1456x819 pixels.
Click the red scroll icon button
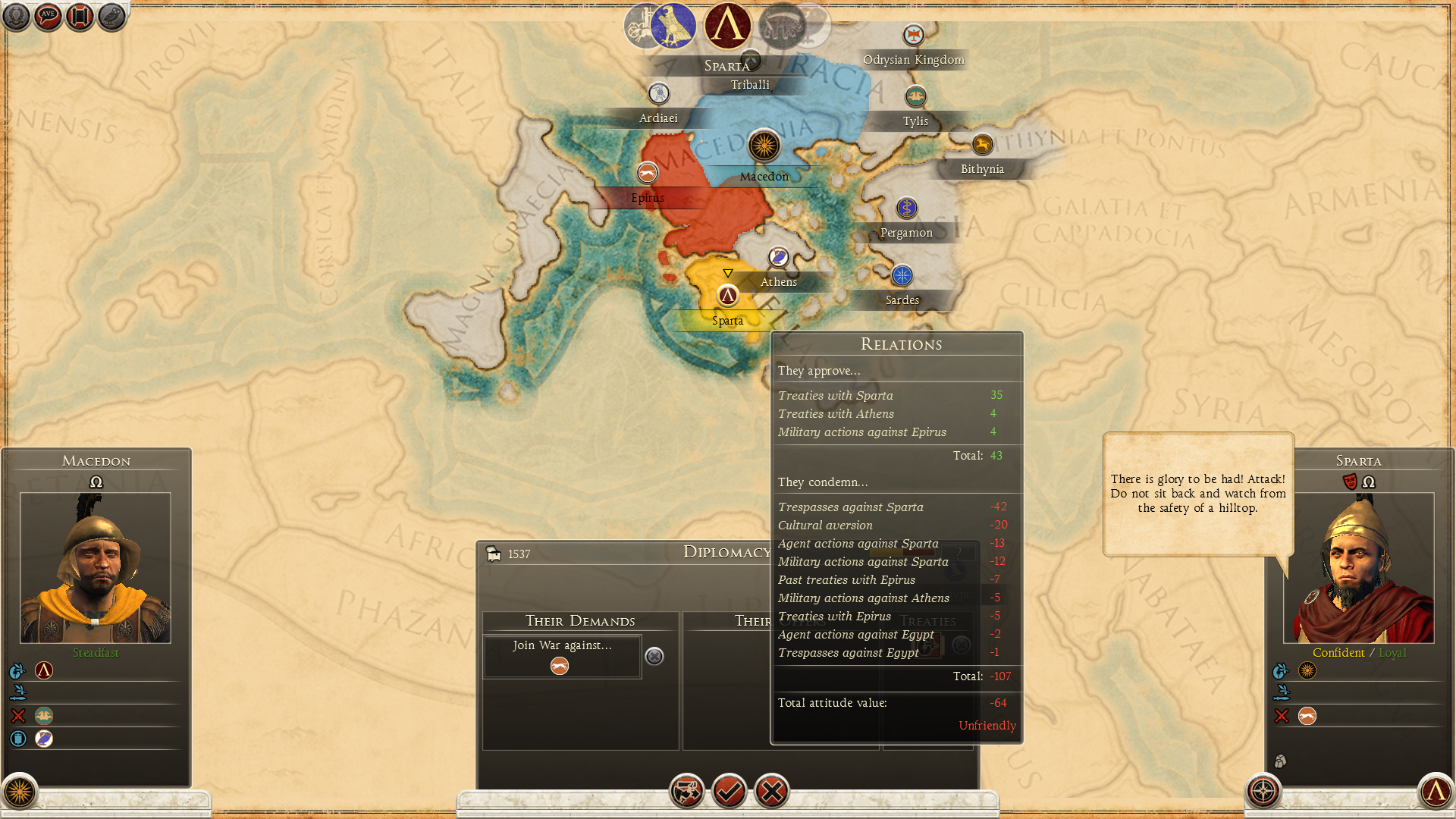pos(80,17)
